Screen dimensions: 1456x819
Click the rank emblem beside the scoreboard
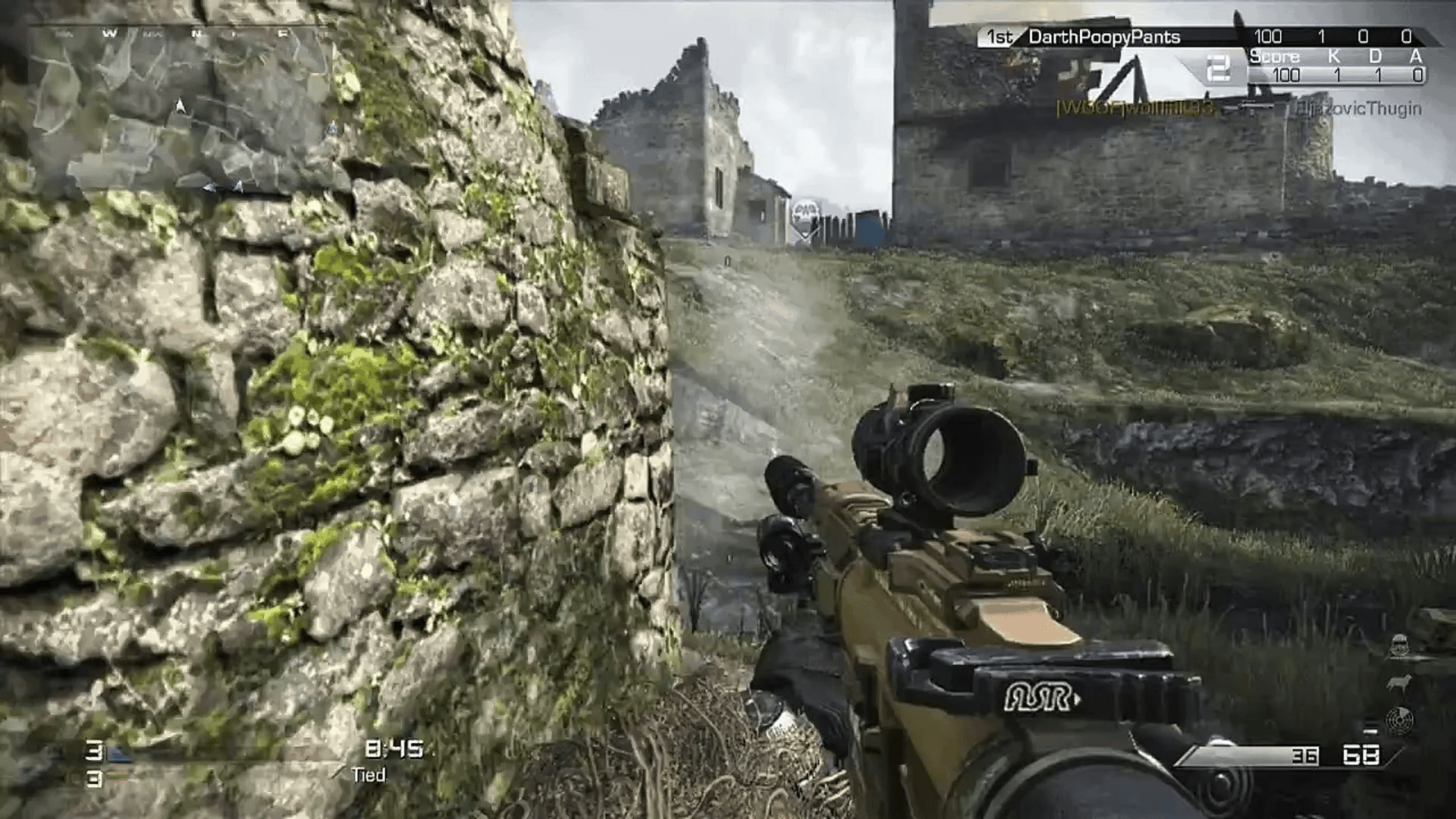point(1219,67)
